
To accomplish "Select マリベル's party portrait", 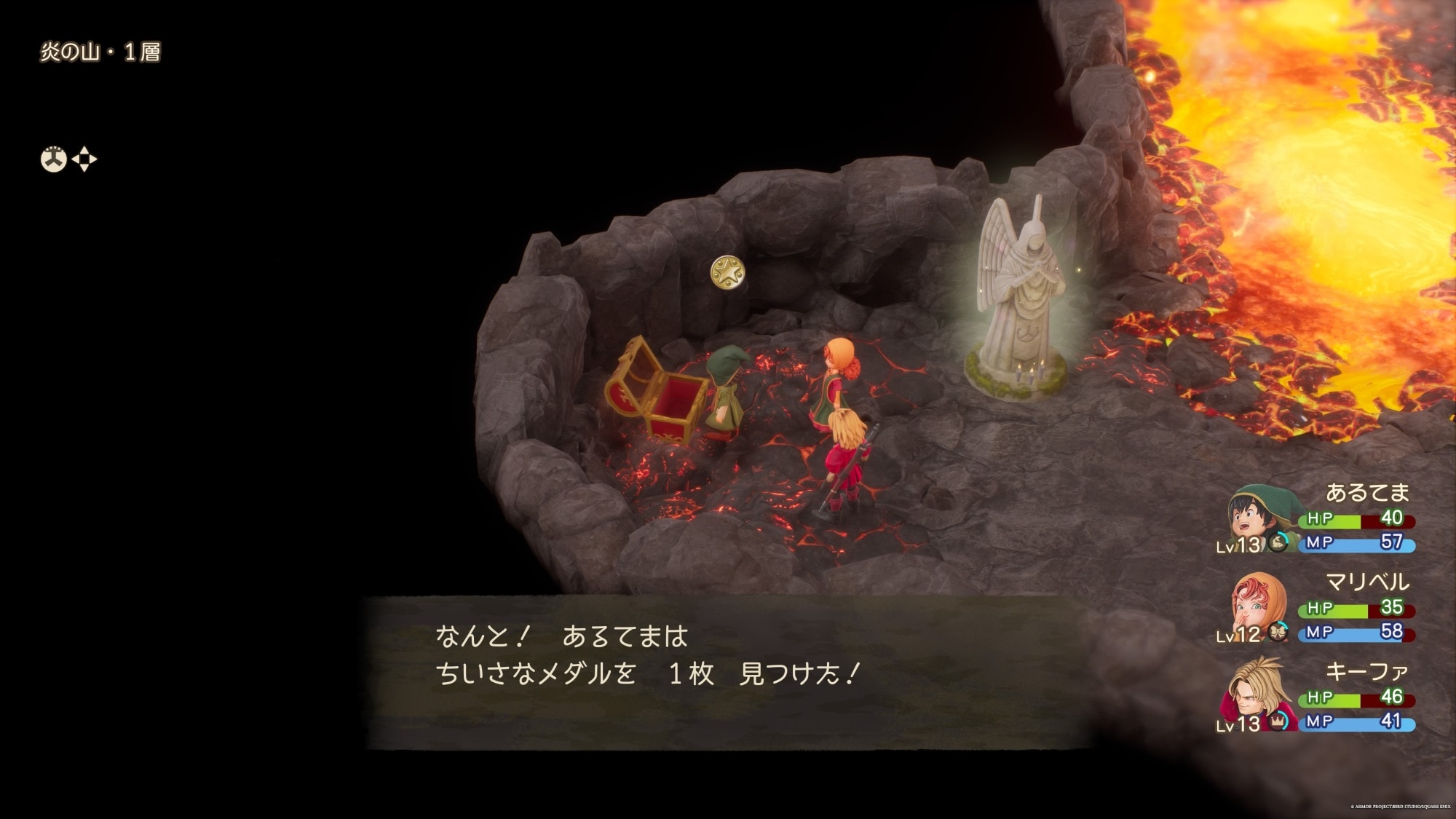I will coord(1257,604).
